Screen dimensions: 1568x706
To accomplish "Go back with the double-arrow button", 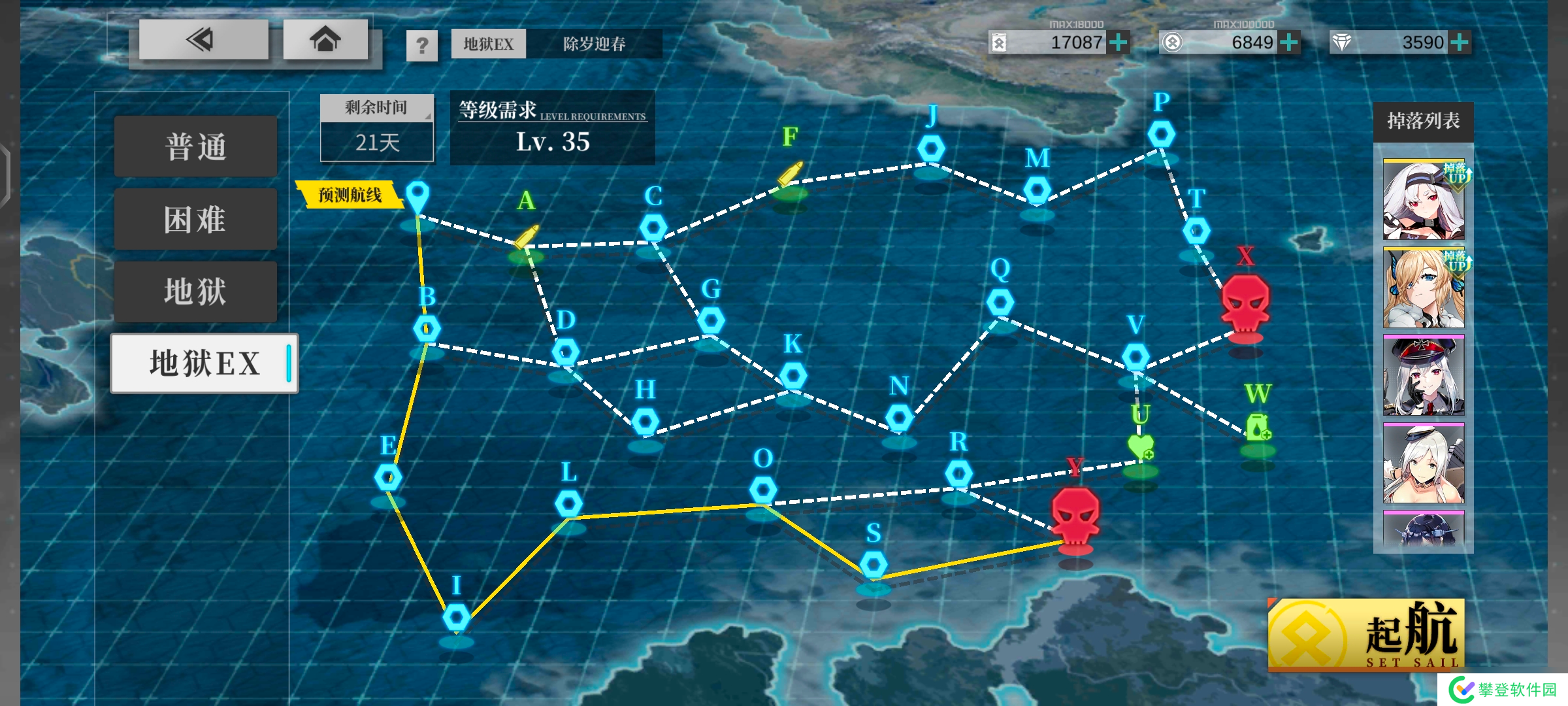I will coord(203,40).
